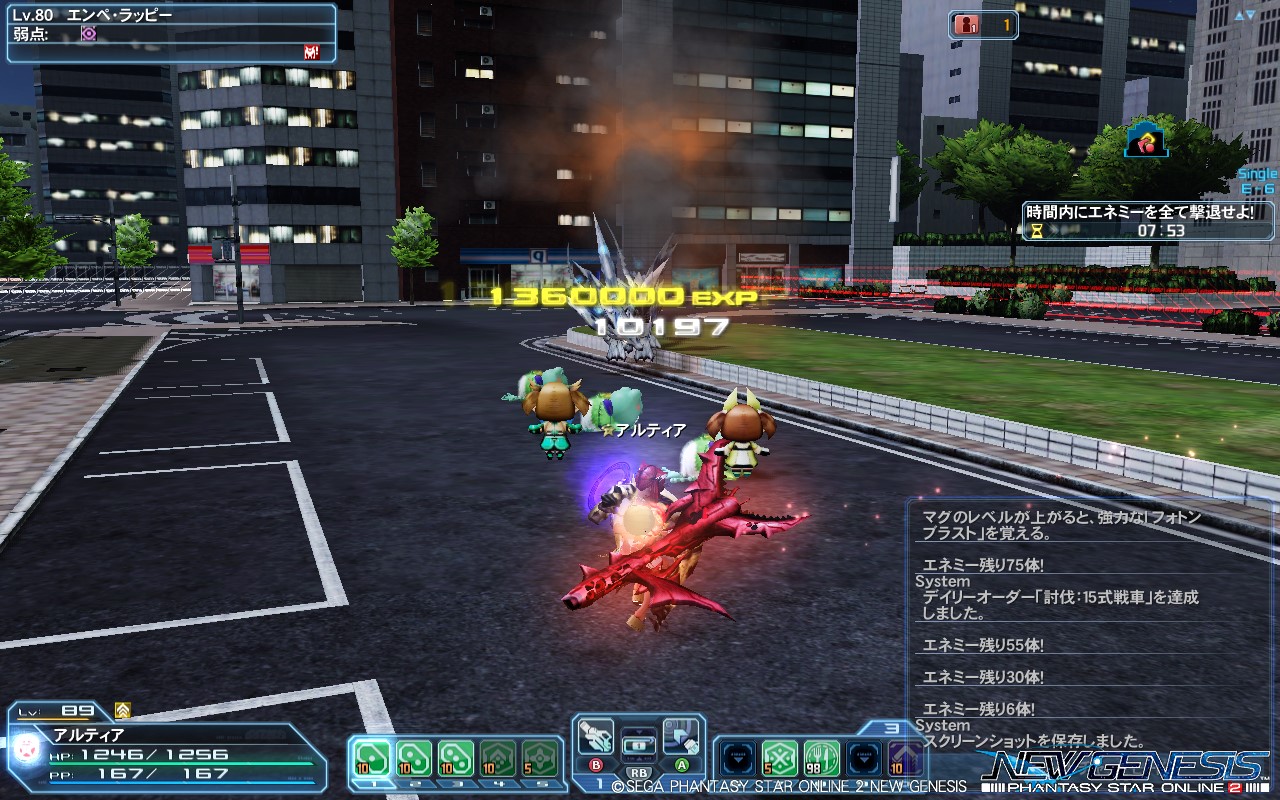The height and width of the screenshot is (800, 1280).
Task: Click the yellow rank-up chevron above the player name
Action: click(122, 710)
